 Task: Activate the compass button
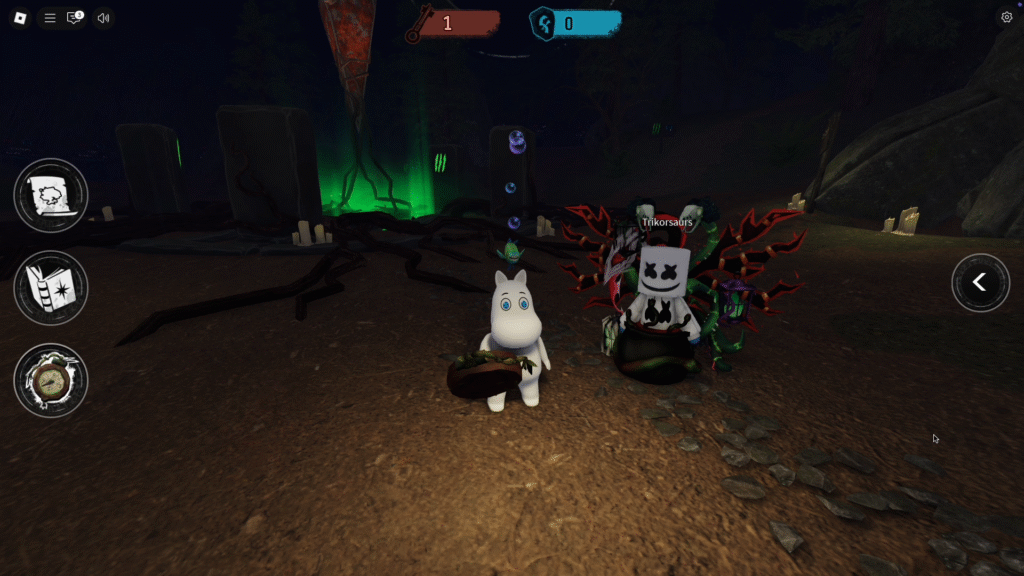51,380
